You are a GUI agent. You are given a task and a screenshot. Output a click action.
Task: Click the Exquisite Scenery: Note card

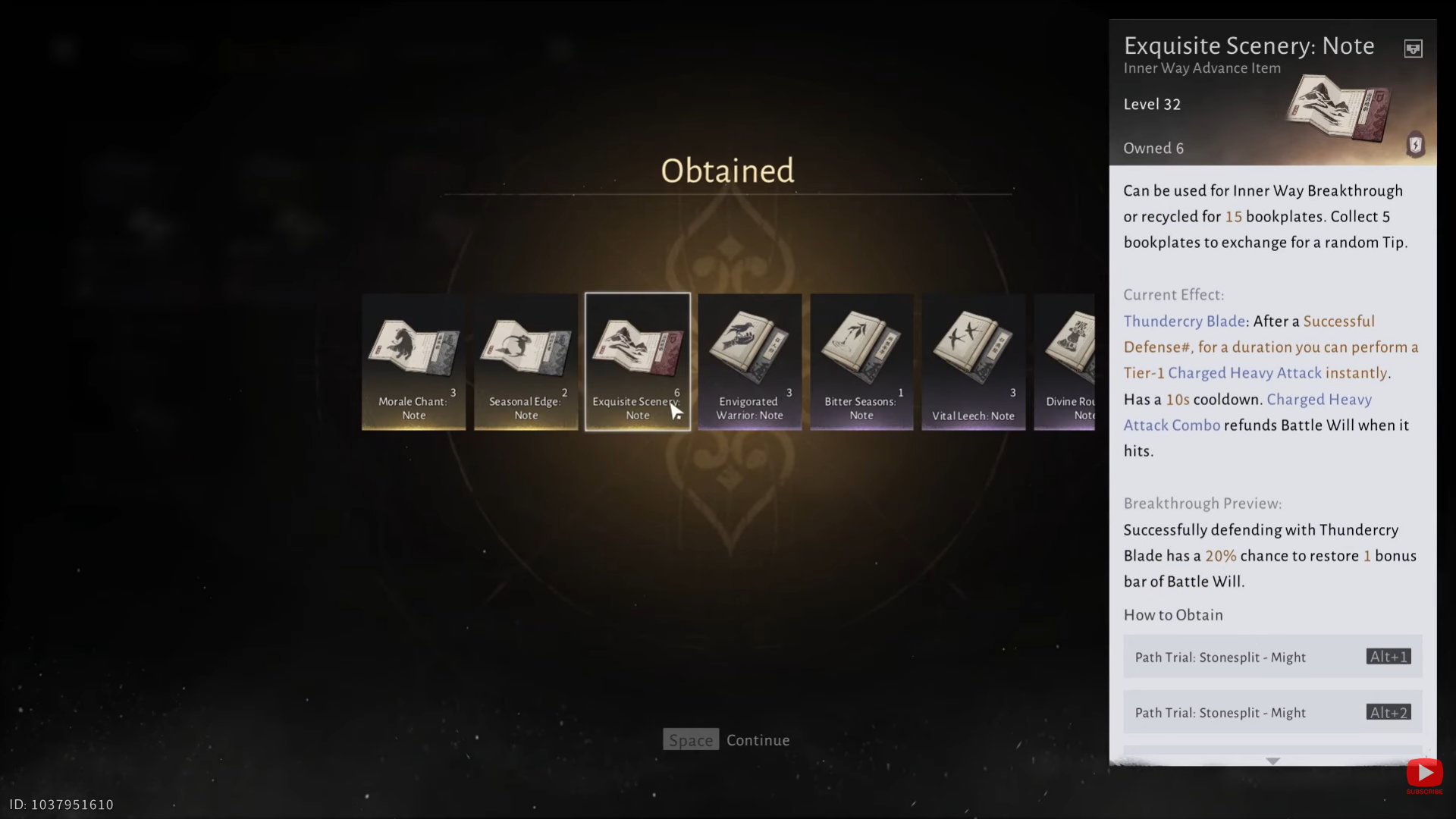click(x=638, y=362)
